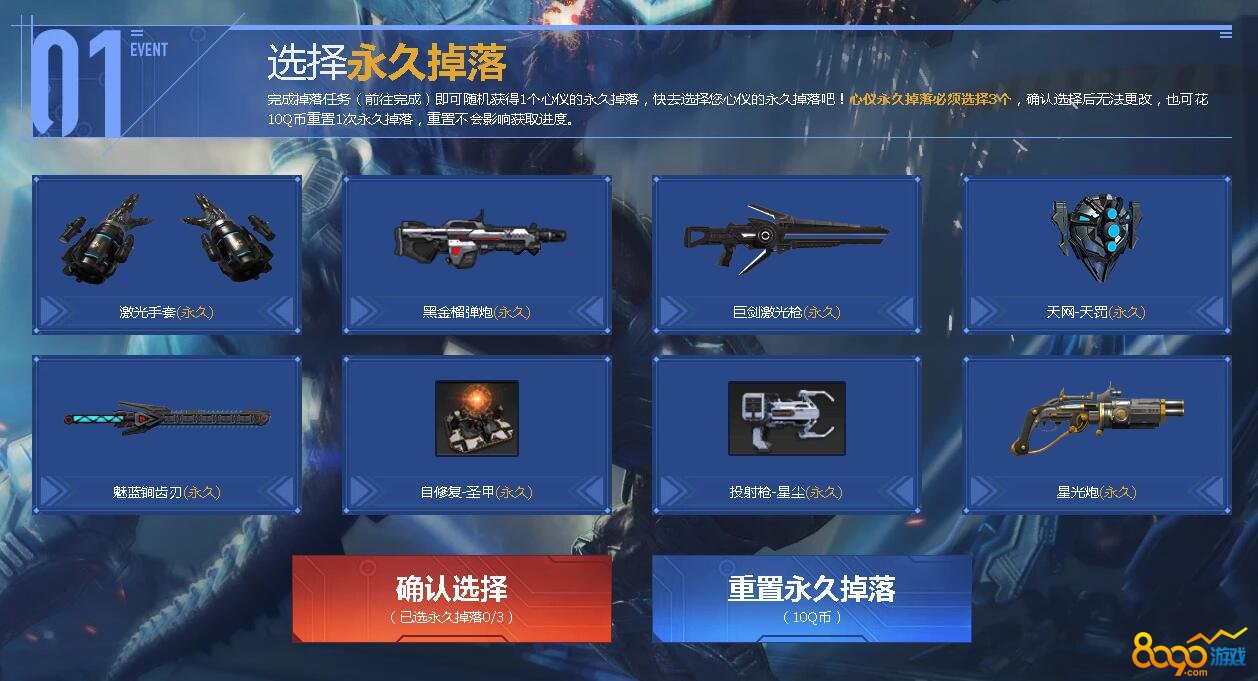Choose the 魅蓝锯齿刃 blade card

167,434
